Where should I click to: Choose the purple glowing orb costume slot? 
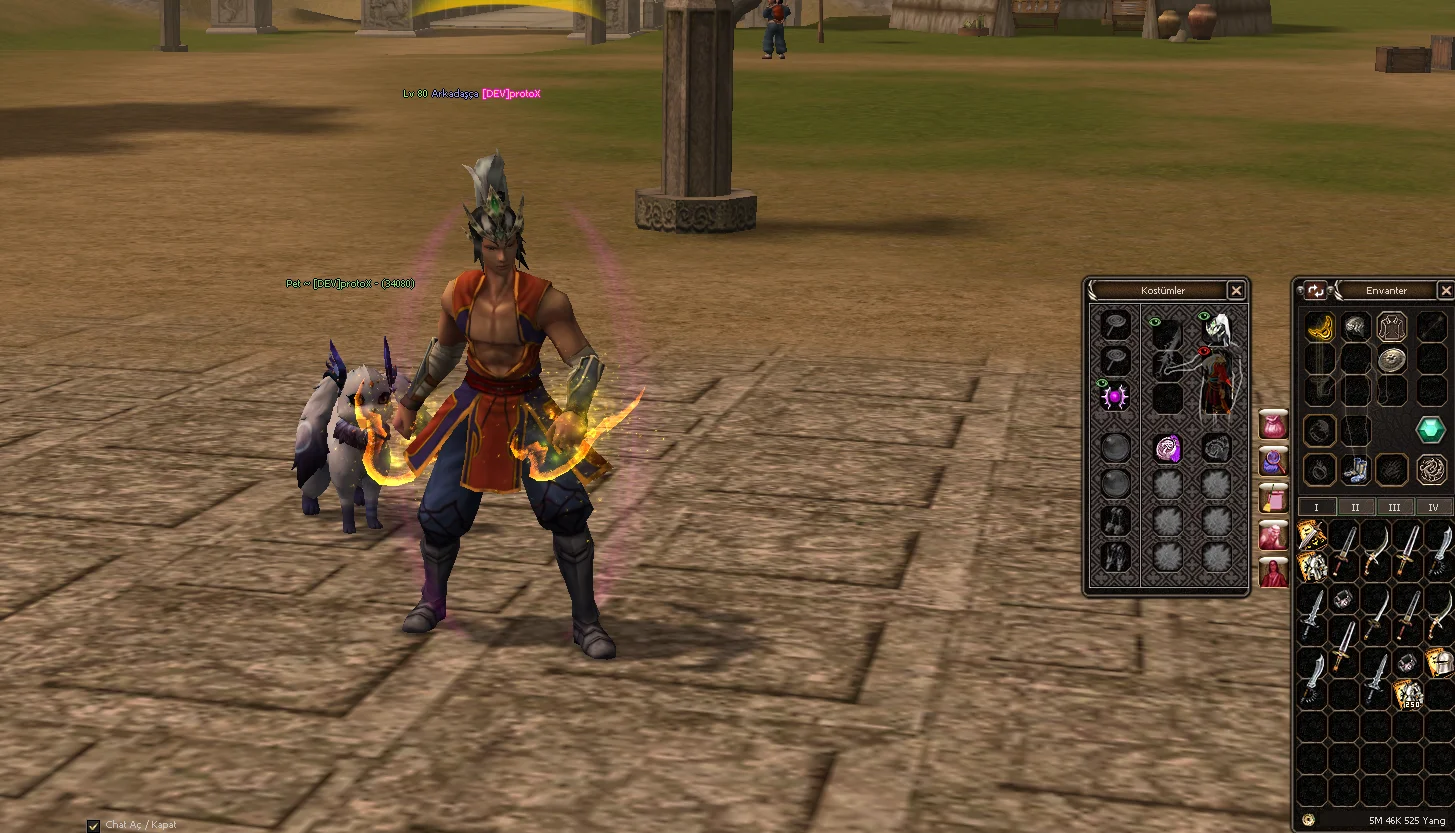[1115, 397]
